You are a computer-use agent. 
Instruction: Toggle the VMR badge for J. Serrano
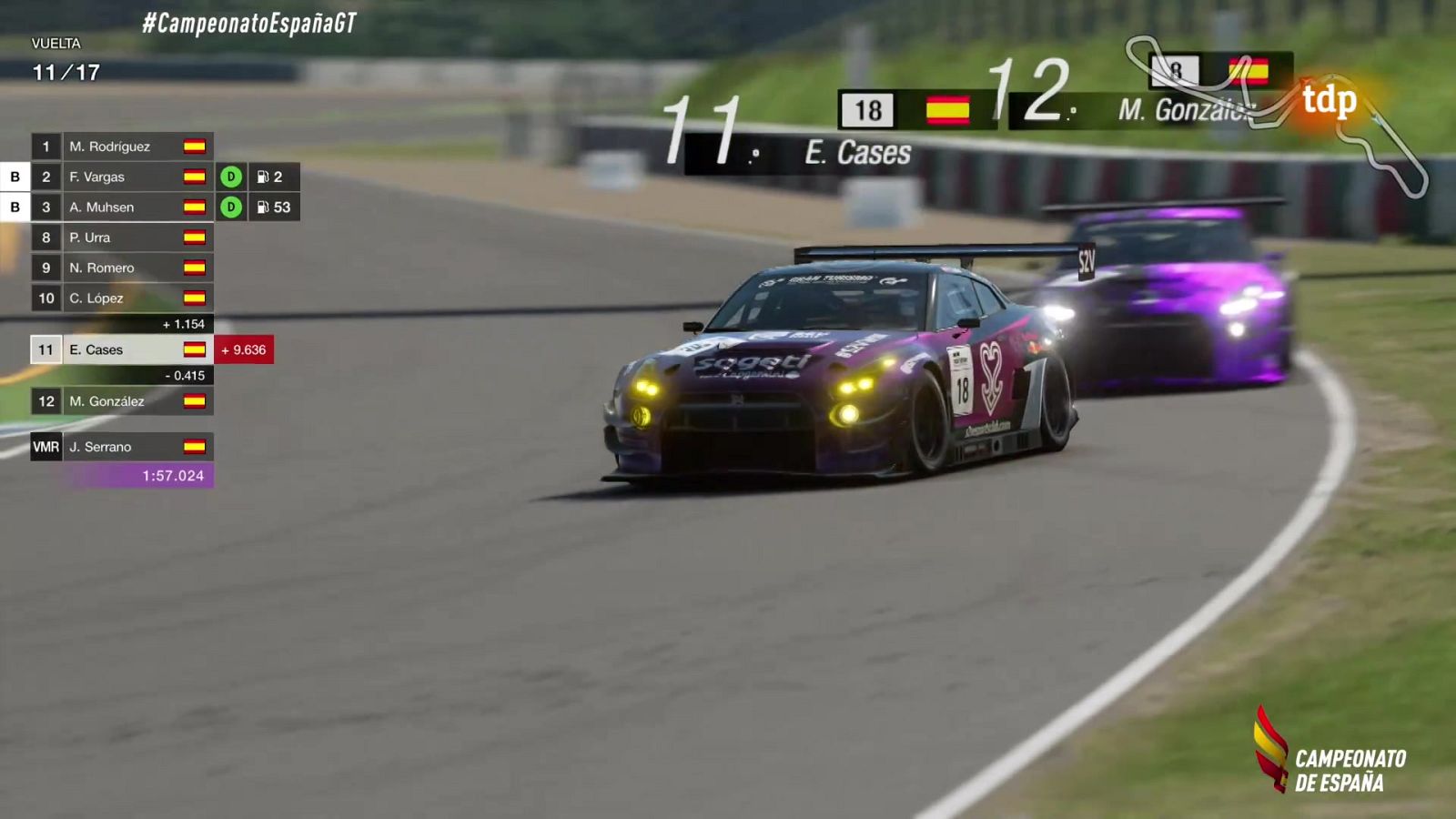tap(45, 447)
